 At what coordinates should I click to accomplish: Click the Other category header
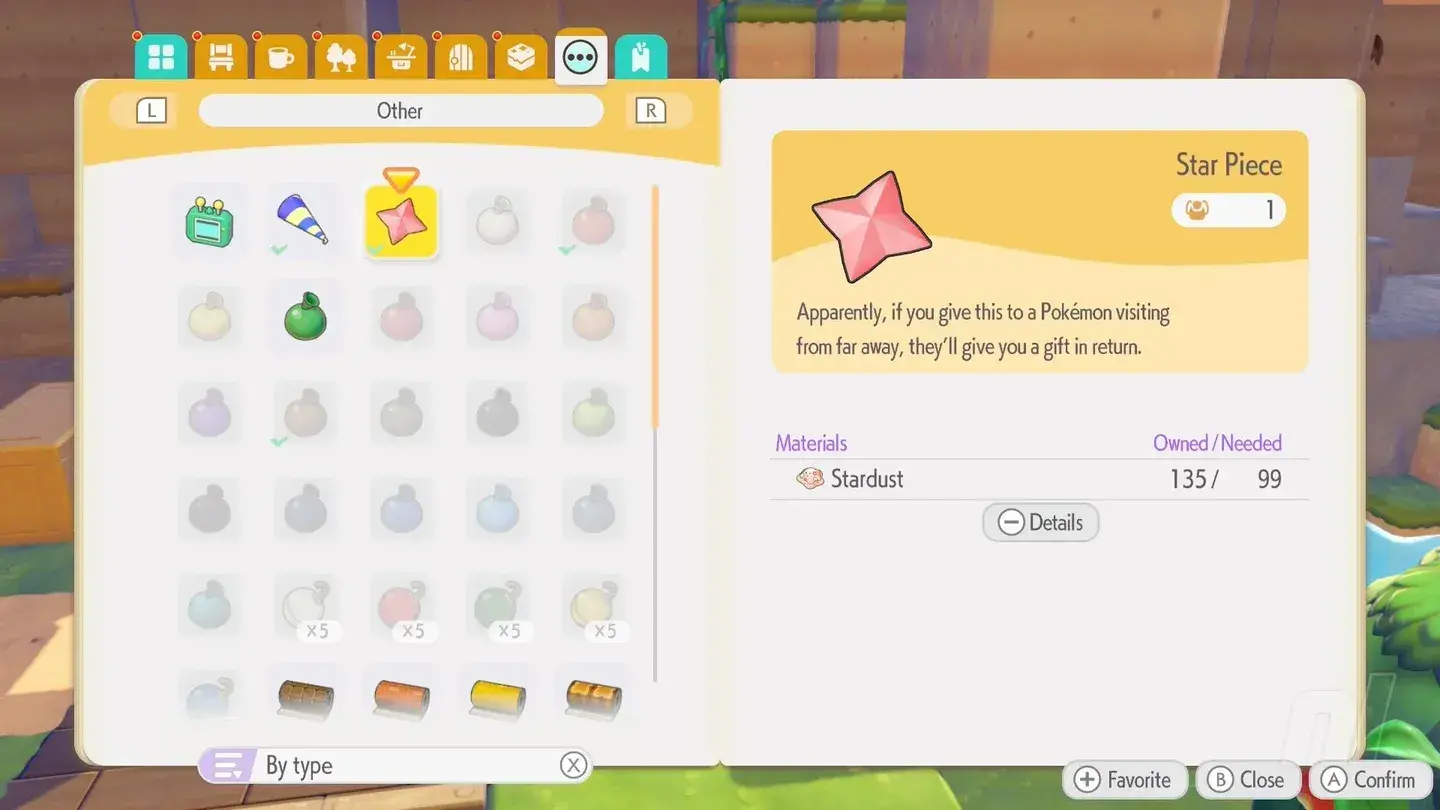(400, 110)
